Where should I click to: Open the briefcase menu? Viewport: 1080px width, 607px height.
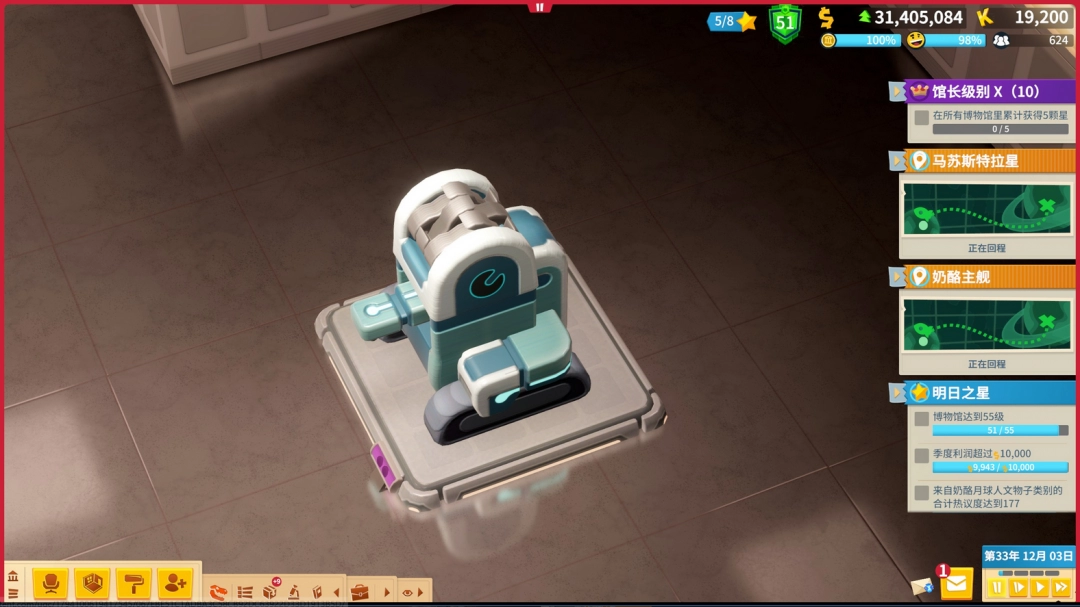click(x=359, y=592)
